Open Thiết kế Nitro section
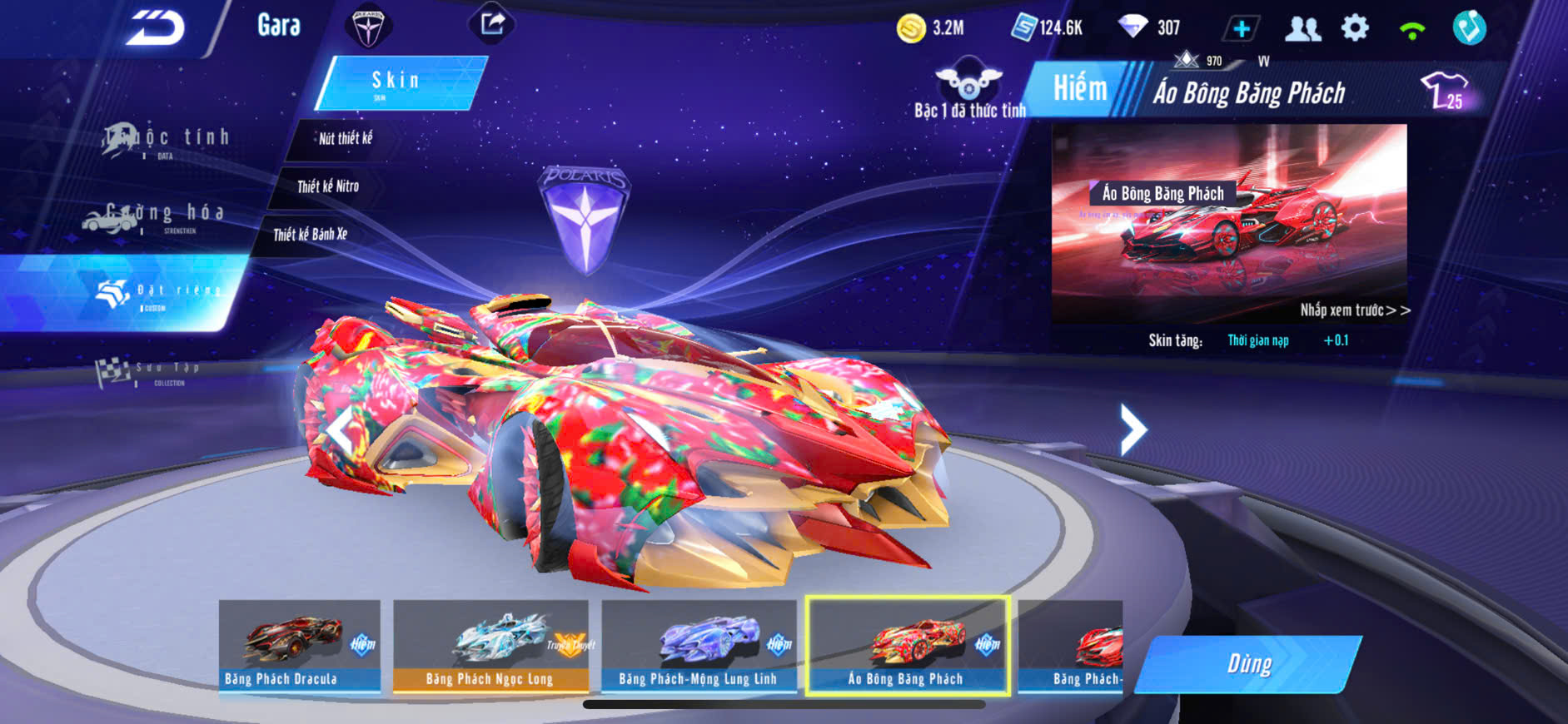 coord(328,186)
